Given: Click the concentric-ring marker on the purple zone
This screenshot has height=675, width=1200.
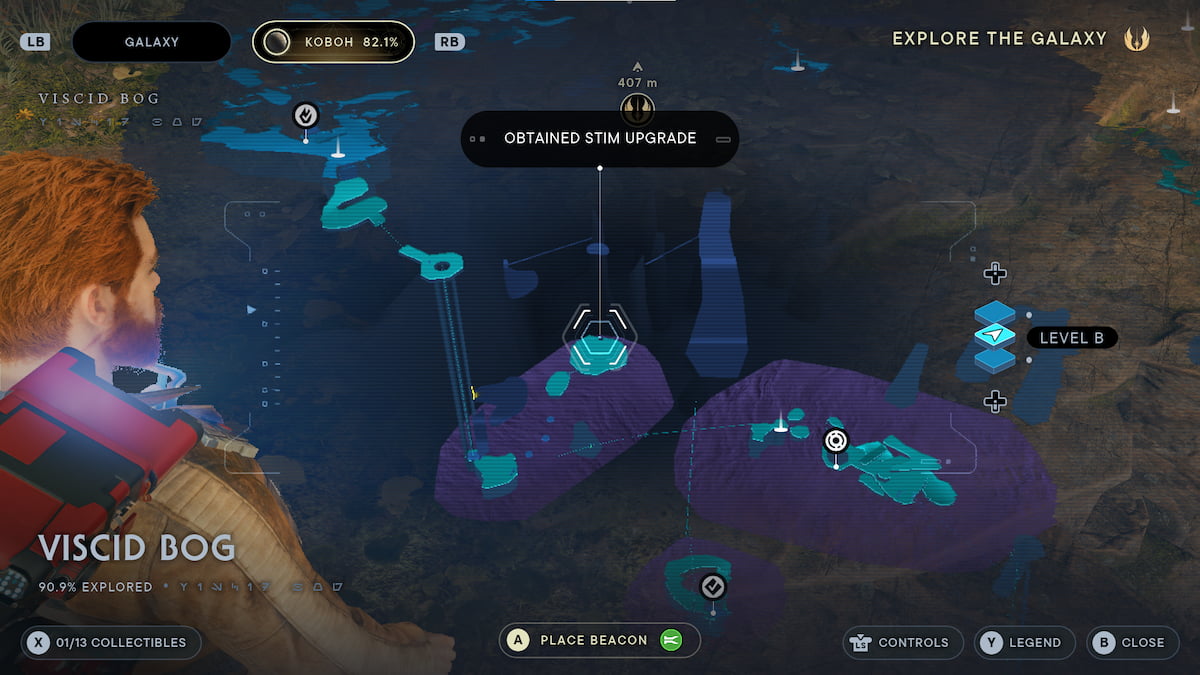Looking at the screenshot, I should (x=836, y=440).
